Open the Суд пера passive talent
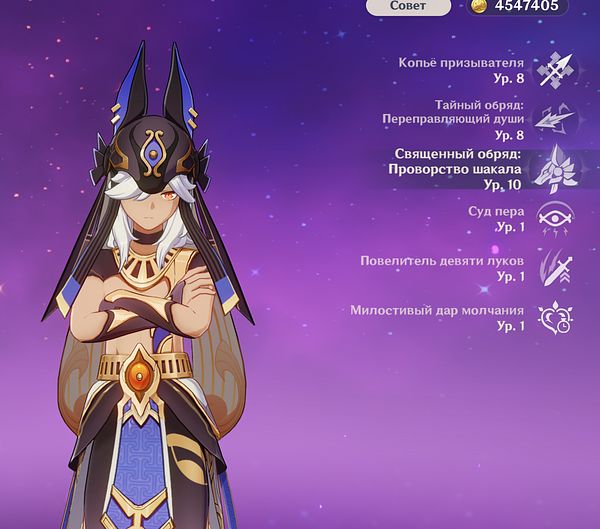This screenshot has height=529, width=600. (x=553, y=219)
